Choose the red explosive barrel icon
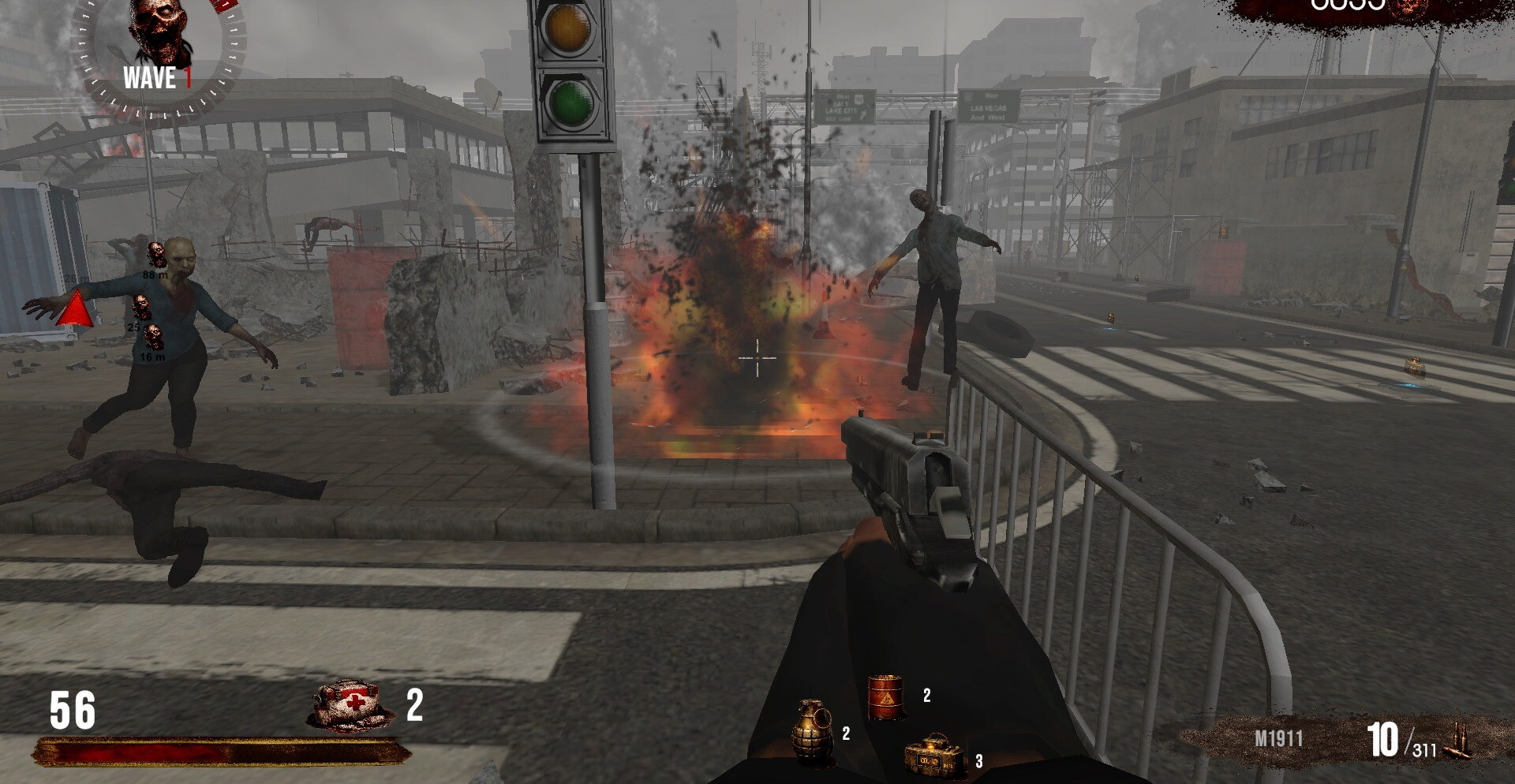1515x784 pixels. click(x=885, y=696)
